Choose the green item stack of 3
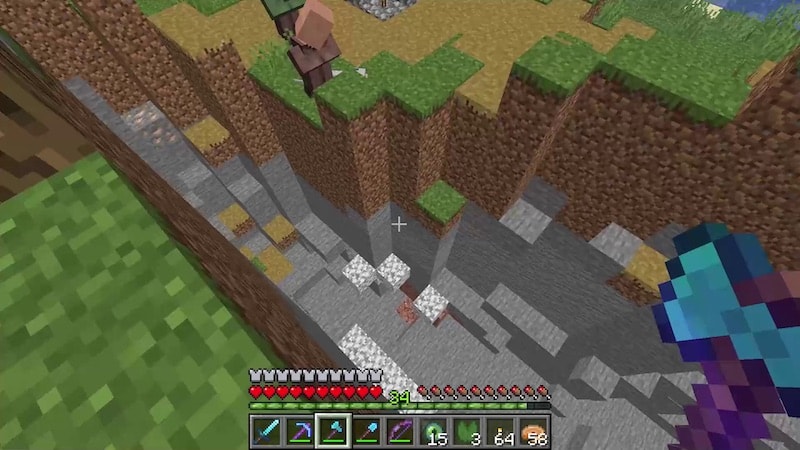The height and width of the screenshot is (450, 800). 468,432
